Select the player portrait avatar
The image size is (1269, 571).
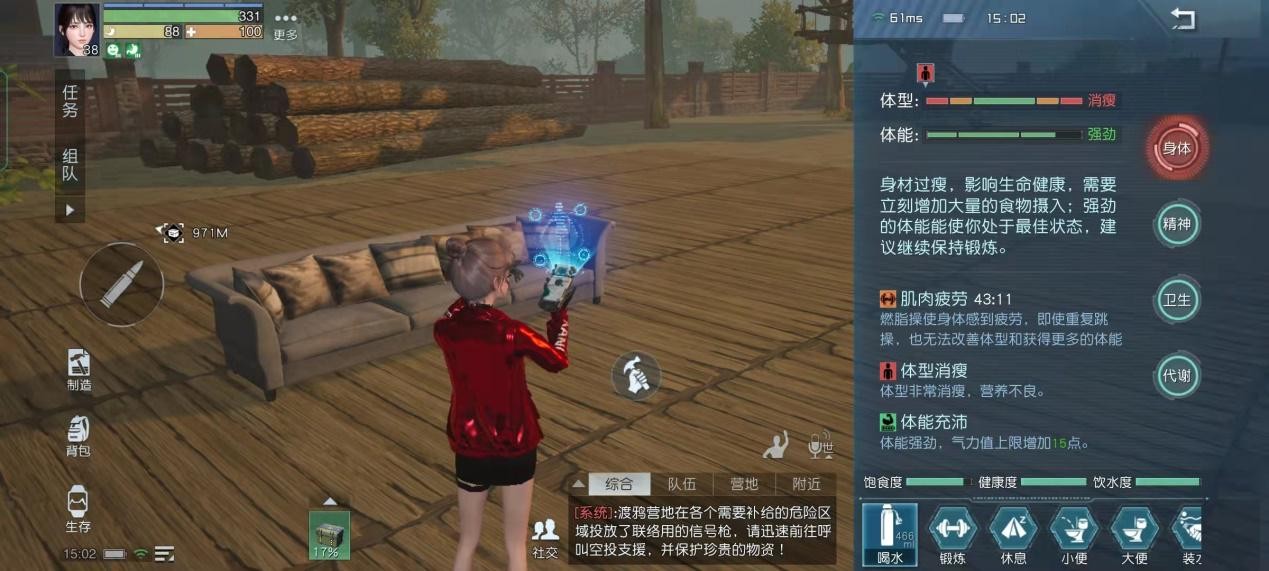tap(77, 29)
